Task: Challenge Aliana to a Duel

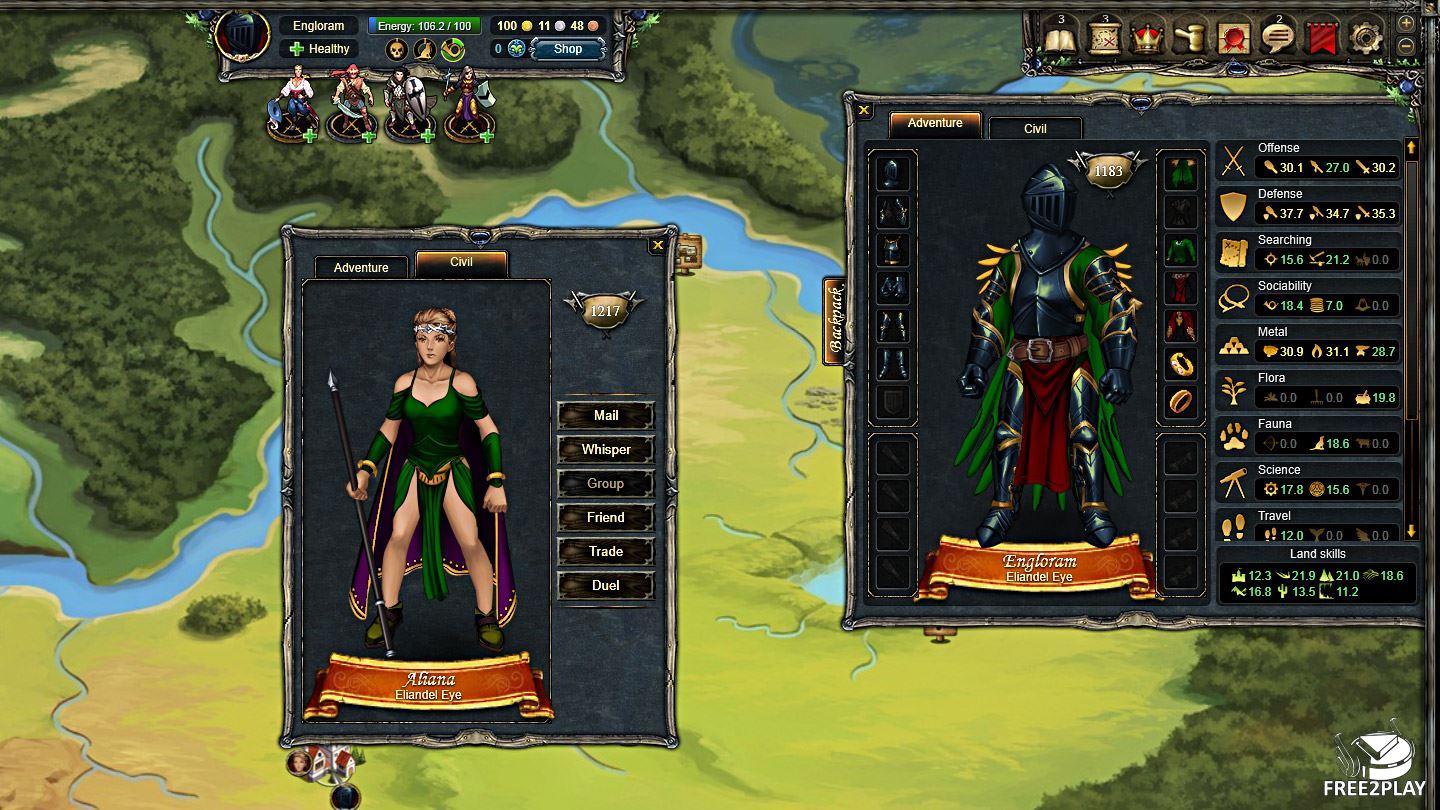Action: click(606, 585)
